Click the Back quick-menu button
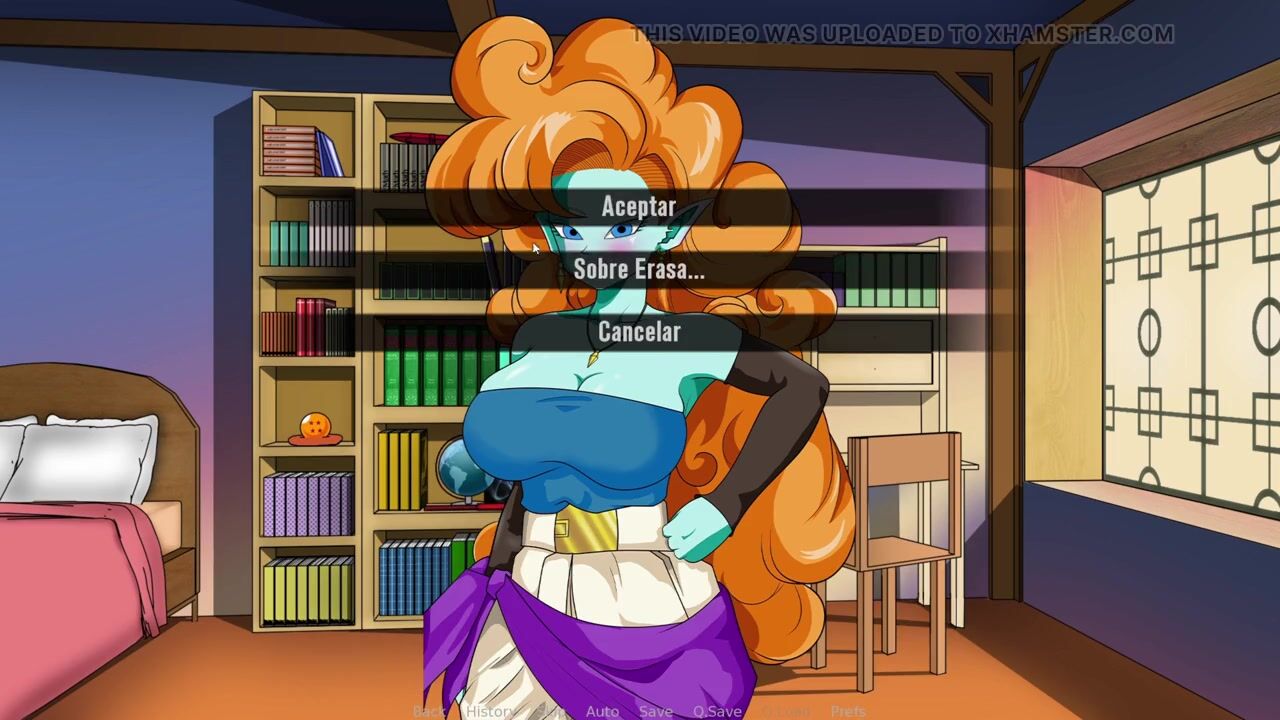 429,711
